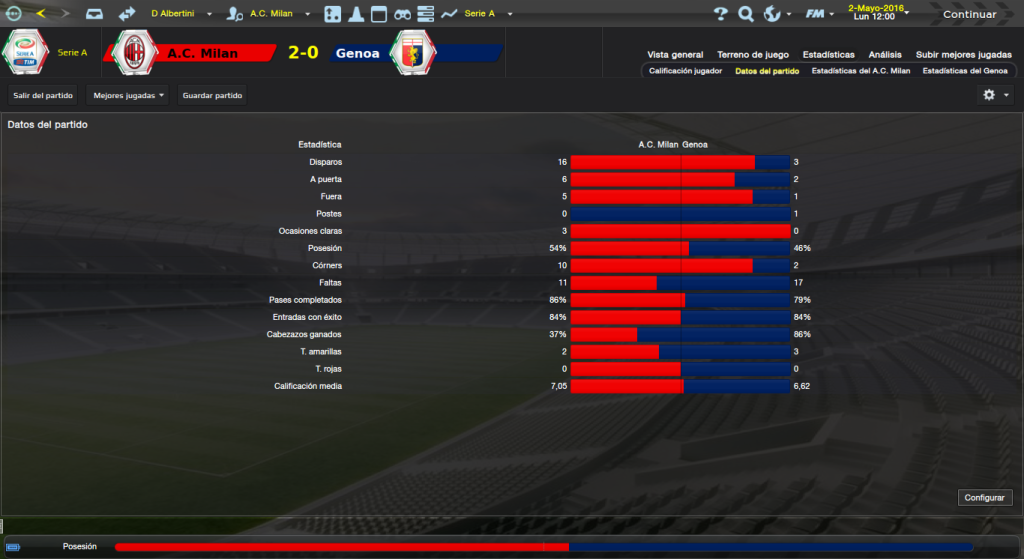Open the magnifying glass search

745,14
